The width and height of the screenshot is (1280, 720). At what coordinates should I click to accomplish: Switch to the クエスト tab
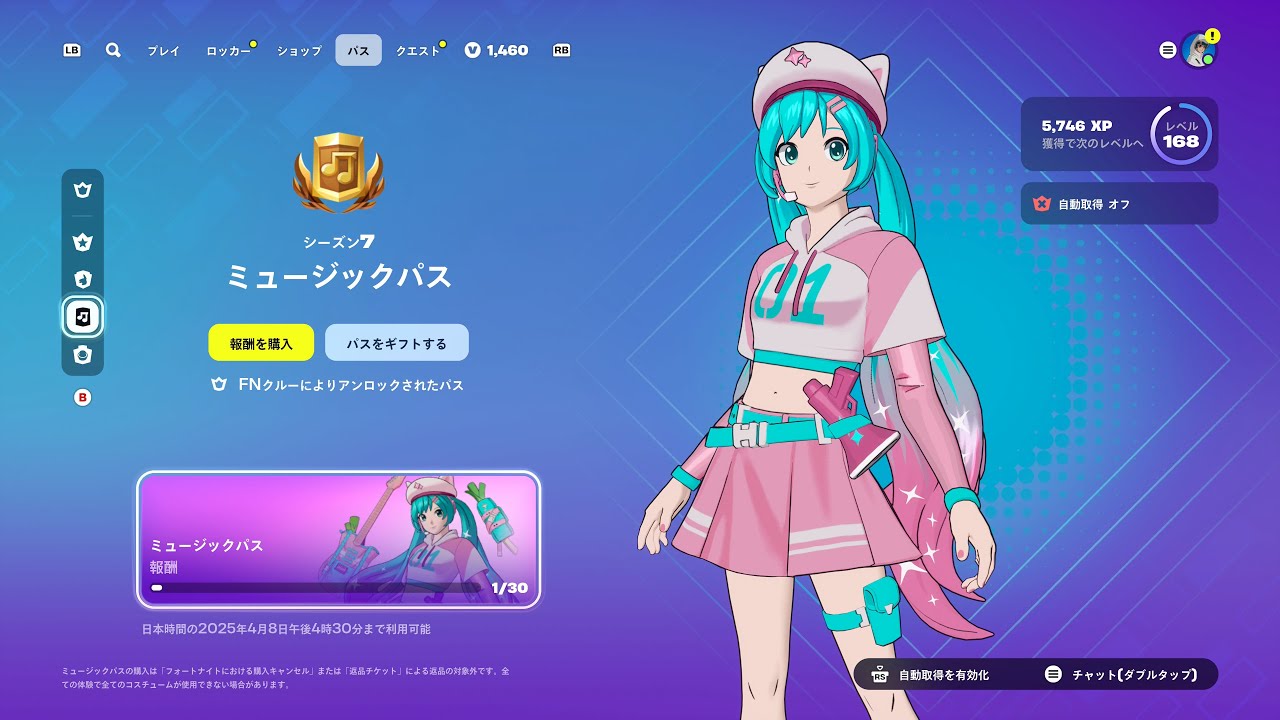(x=415, y=50)
